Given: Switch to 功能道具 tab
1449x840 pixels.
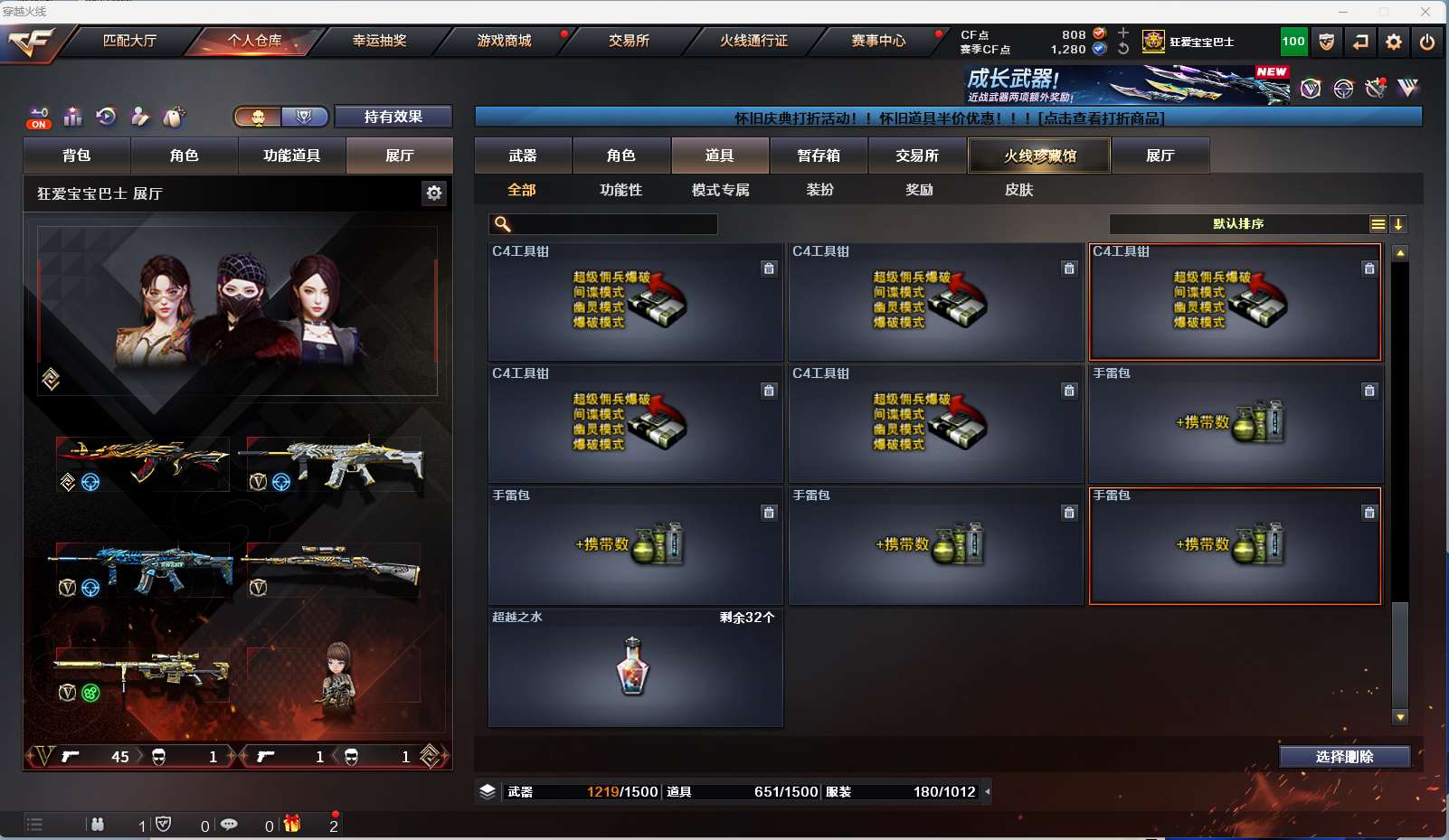Looking at the screenshot, I should click(291, 156).
